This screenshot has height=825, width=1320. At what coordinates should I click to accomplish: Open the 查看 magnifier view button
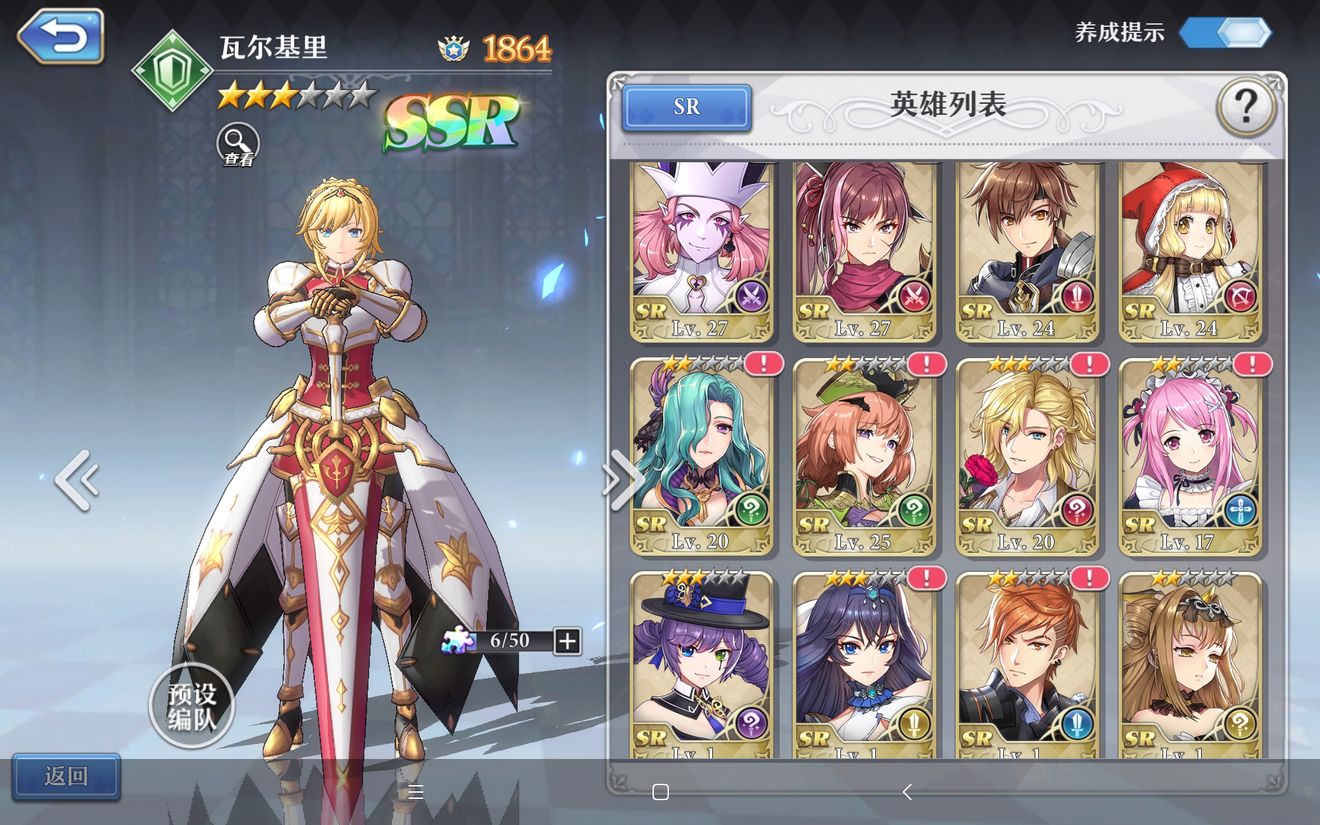click(238, 145)
